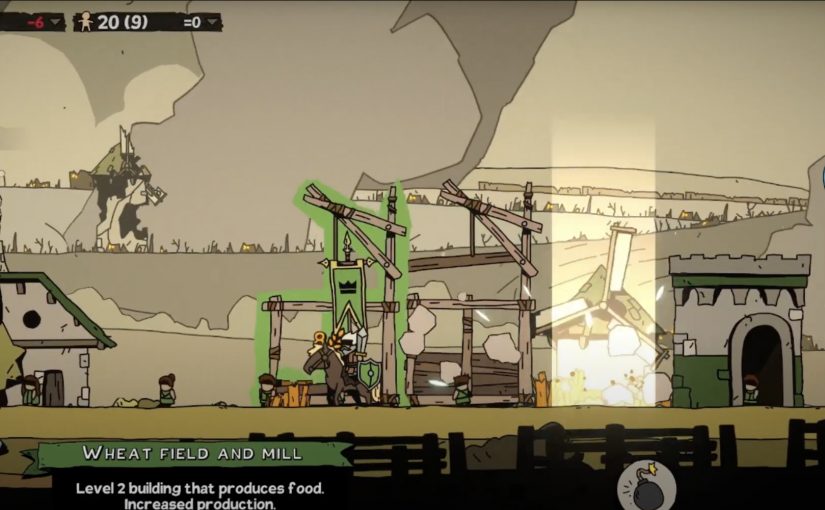Open the population panel dropdown arrow
The height and width of the screenshot is (510, 825).
(x=212, y=21)
